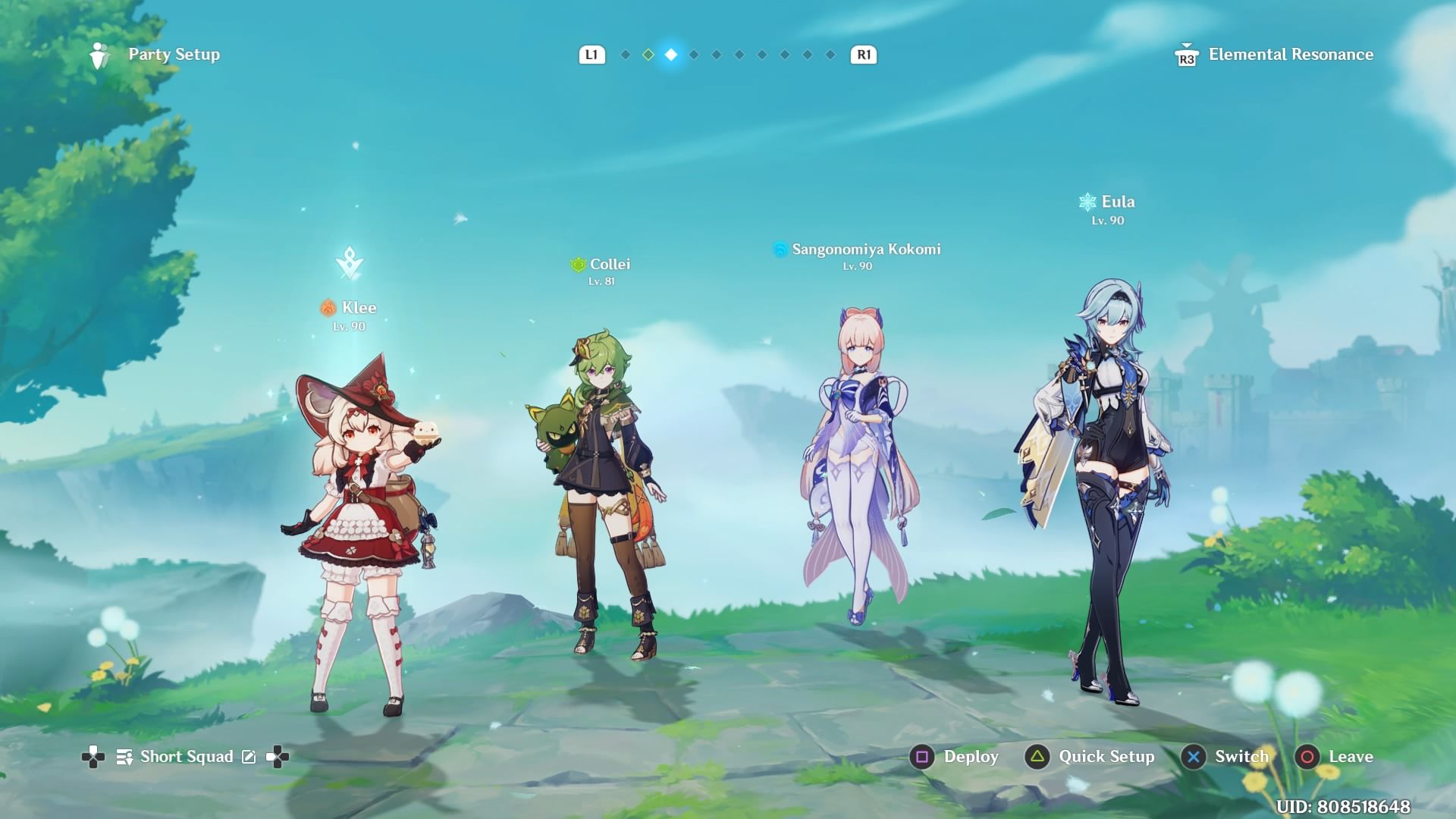Click the R1 next page button
Viewport: 1456px width, 819px height.
864,54
